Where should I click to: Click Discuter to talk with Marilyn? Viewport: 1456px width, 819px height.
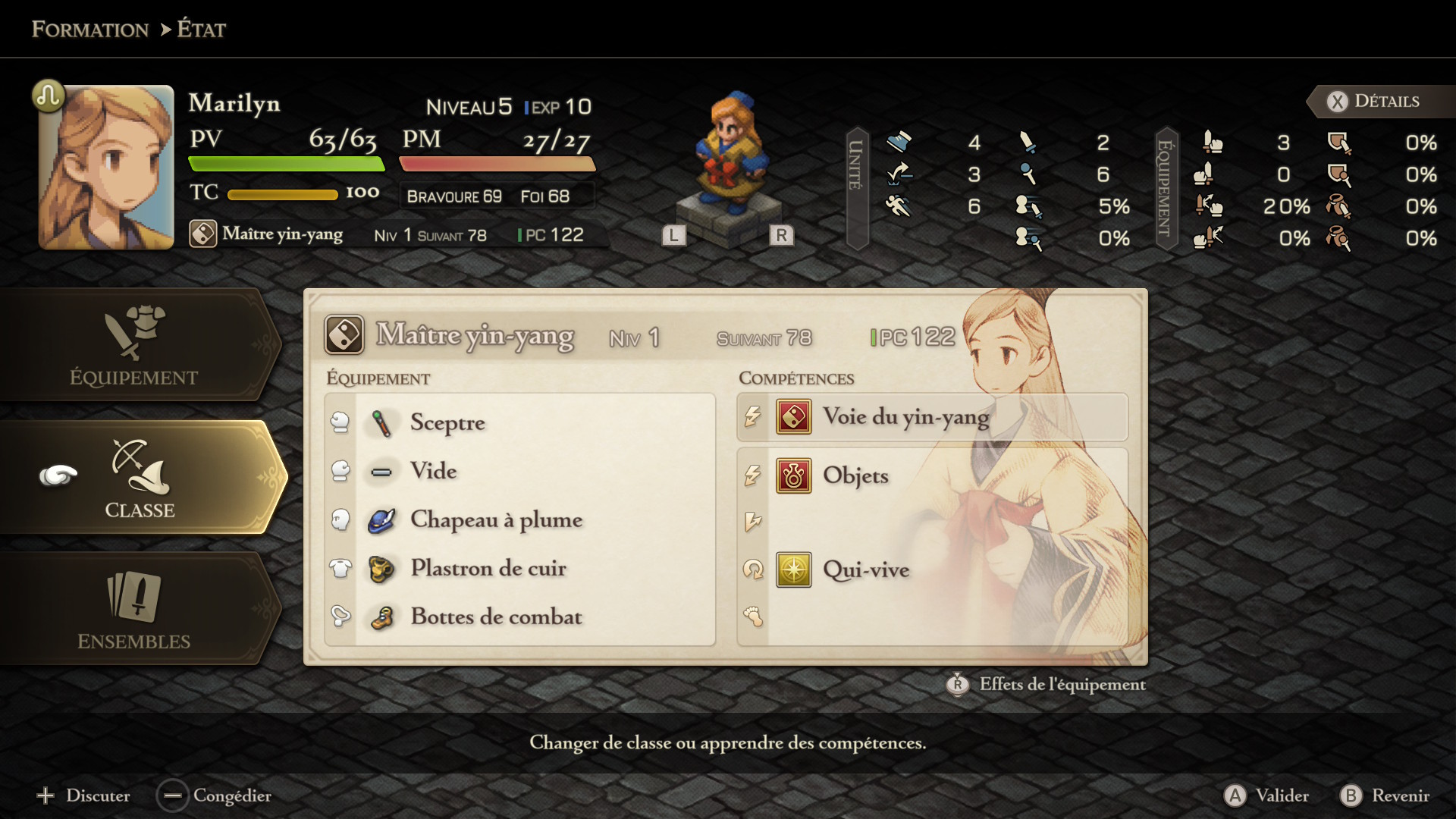tap(83, 795)
